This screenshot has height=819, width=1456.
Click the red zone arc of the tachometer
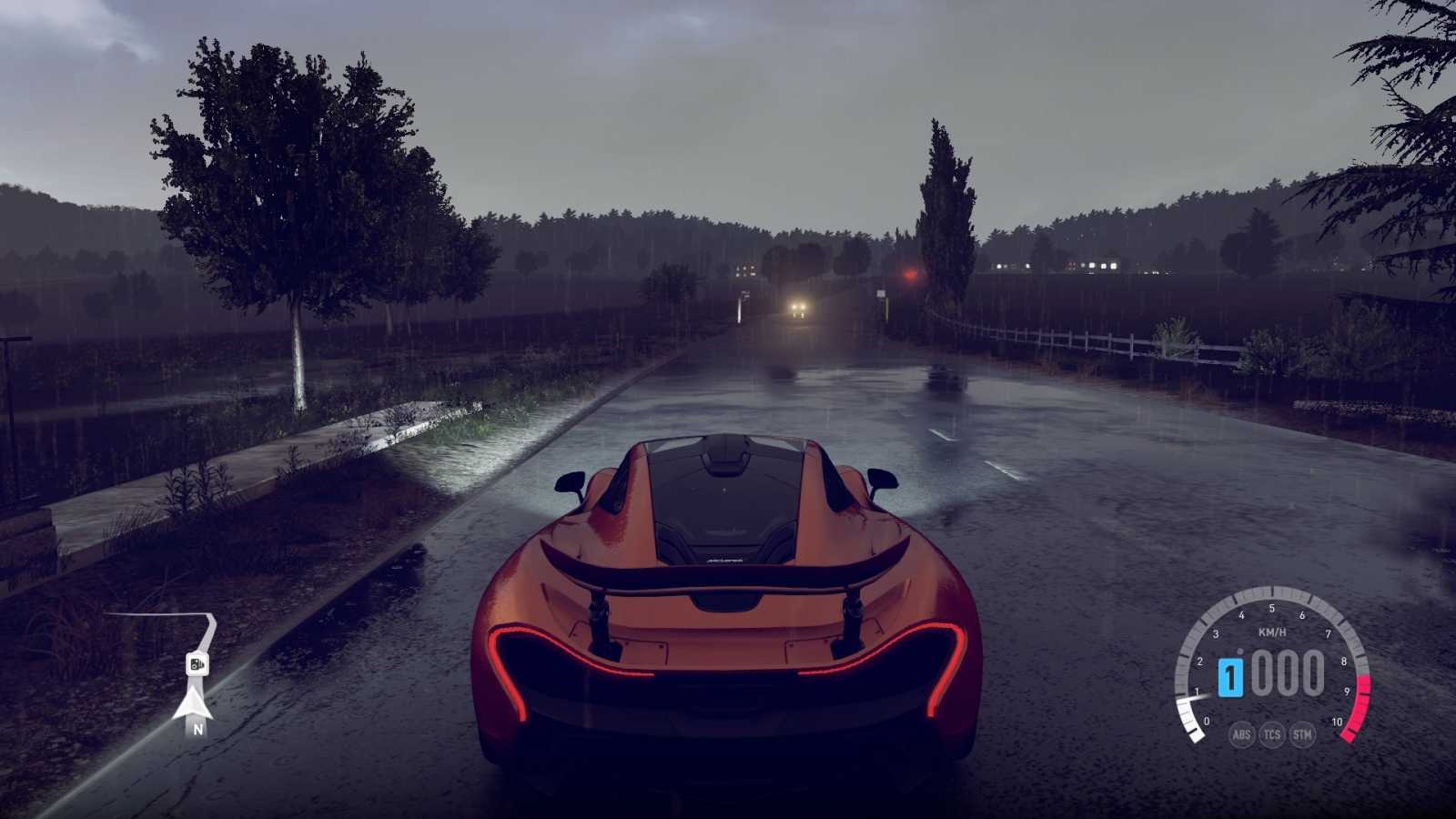tap(1360, 701)
